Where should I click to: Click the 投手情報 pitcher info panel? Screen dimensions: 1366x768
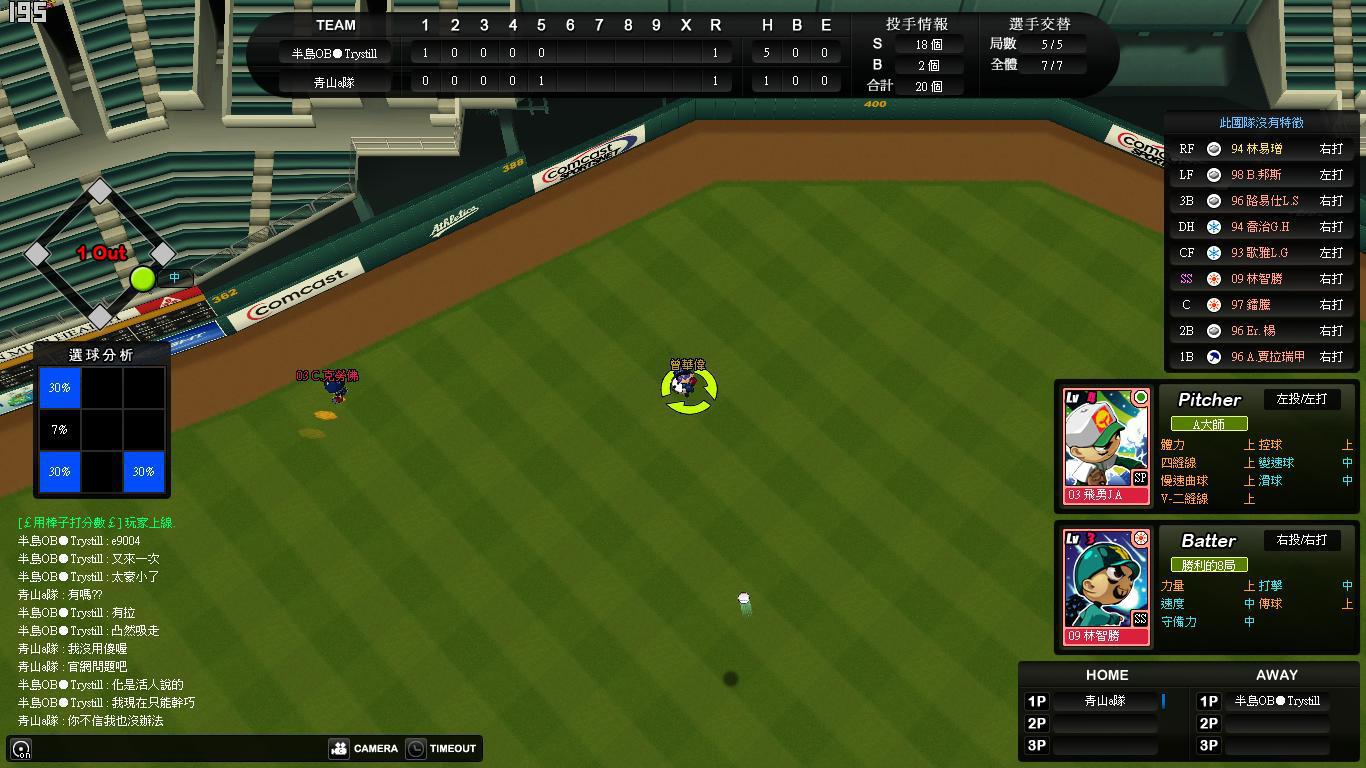click(916, 55)
